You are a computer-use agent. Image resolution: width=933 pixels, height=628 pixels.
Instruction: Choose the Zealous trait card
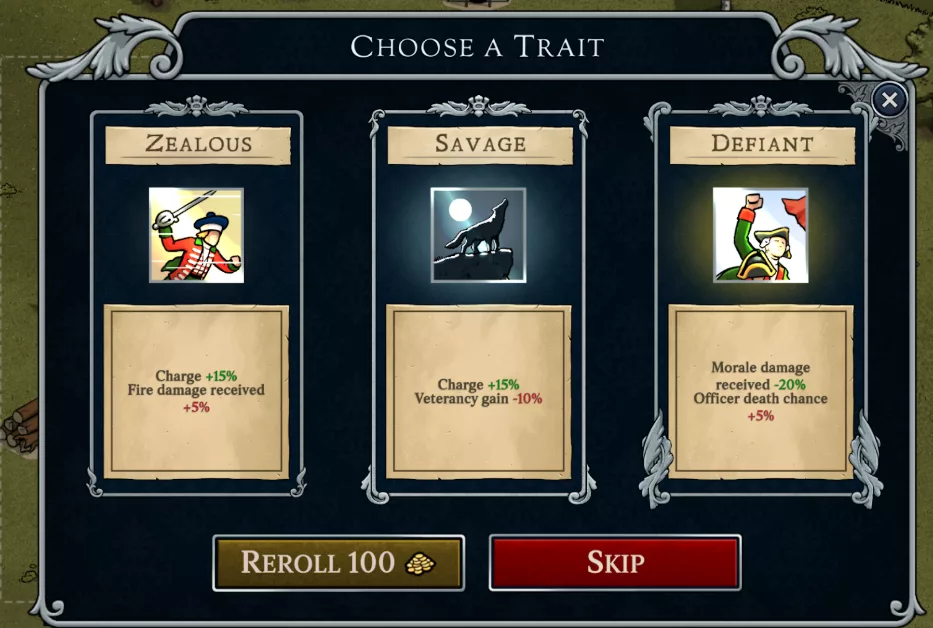click(197, 300)
